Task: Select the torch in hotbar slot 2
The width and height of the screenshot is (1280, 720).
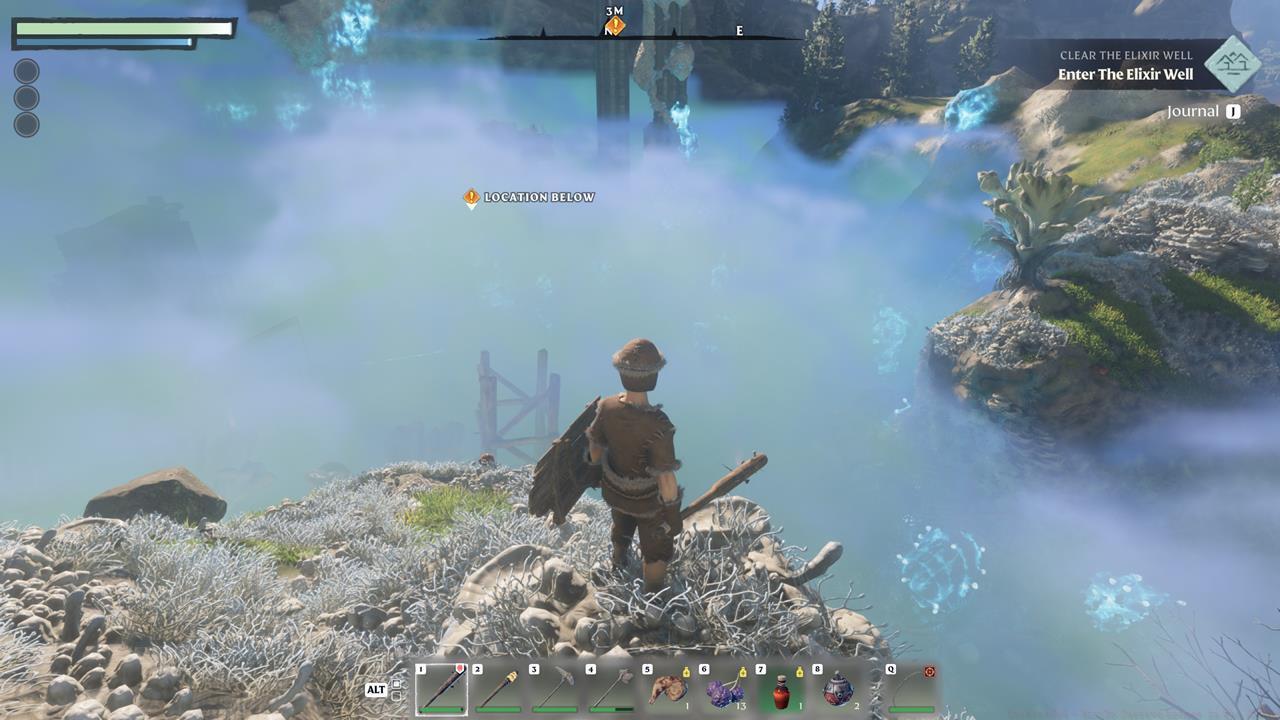Action: click(496, 688)
